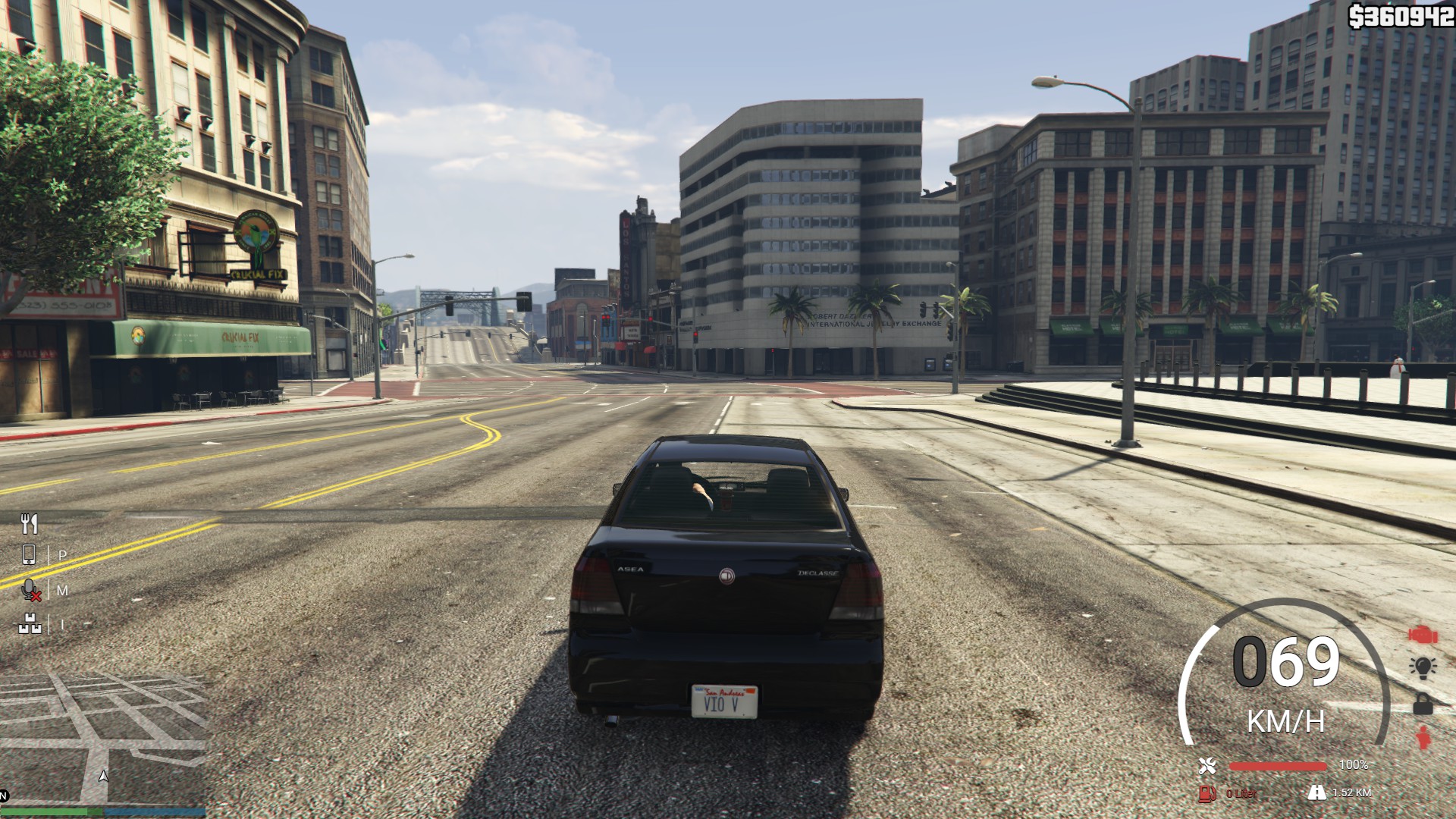Click the red engine status icon
The image size is (1456, 819).
pyautogui.click(x=1423, y=635)
